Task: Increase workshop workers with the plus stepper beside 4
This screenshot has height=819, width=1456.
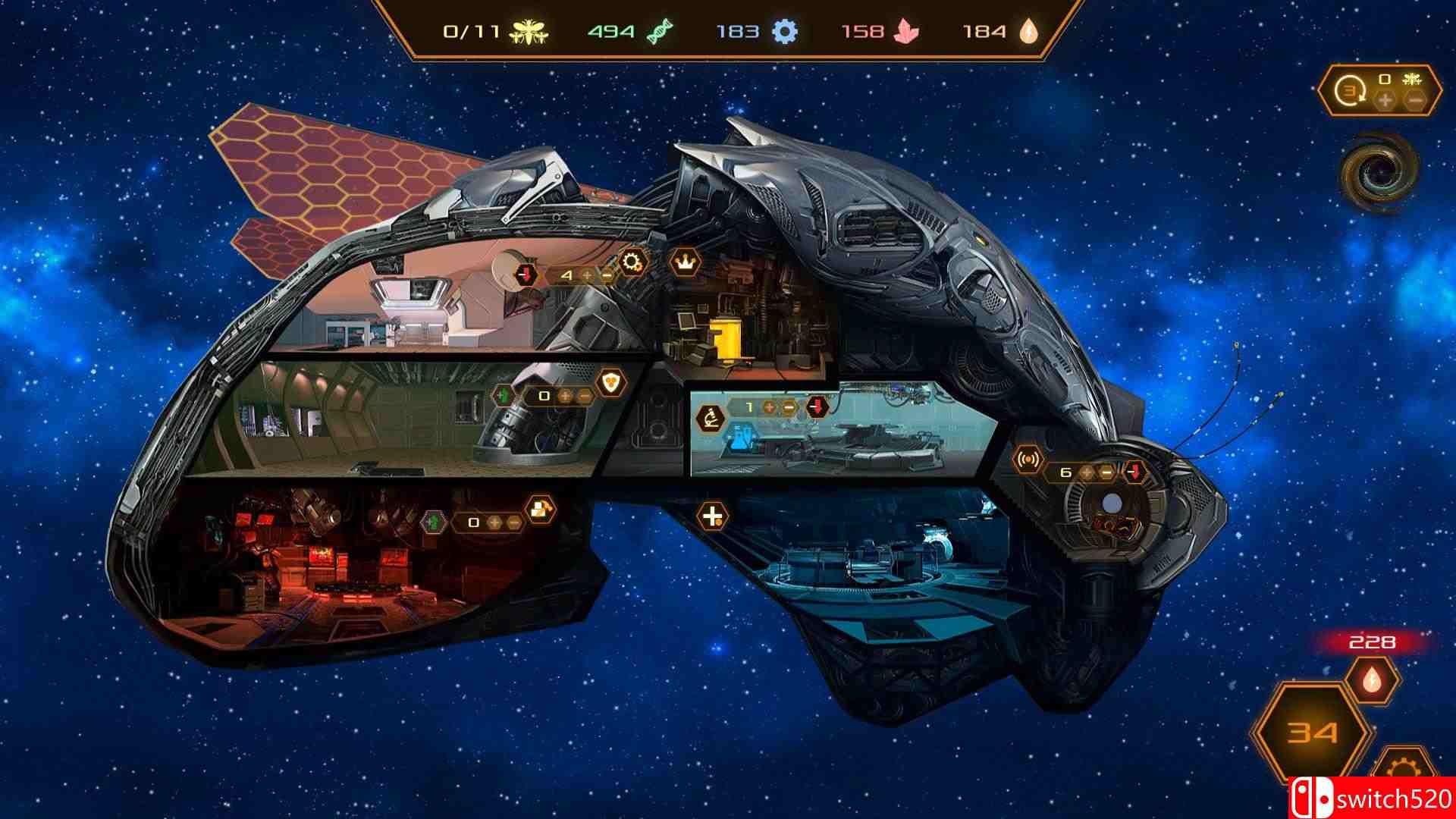Action: pyautogui.click(x=586, y=275)
